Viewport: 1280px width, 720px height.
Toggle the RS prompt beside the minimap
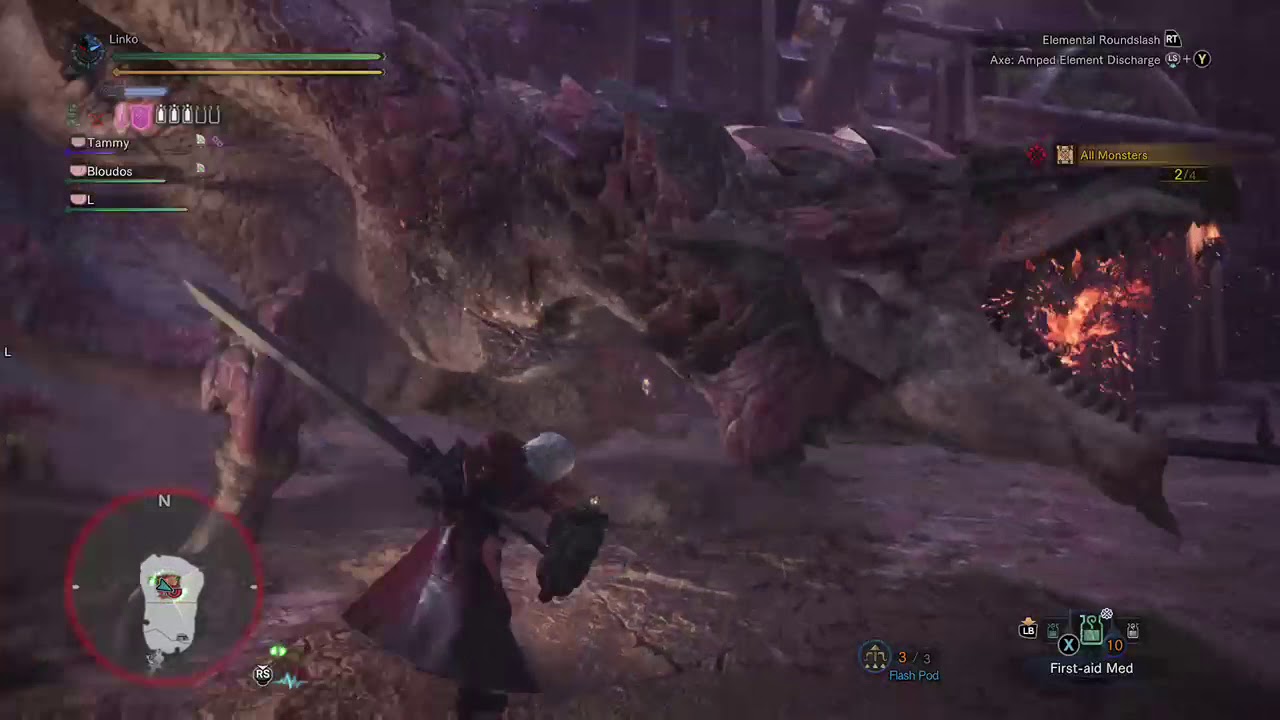[262, 674]
